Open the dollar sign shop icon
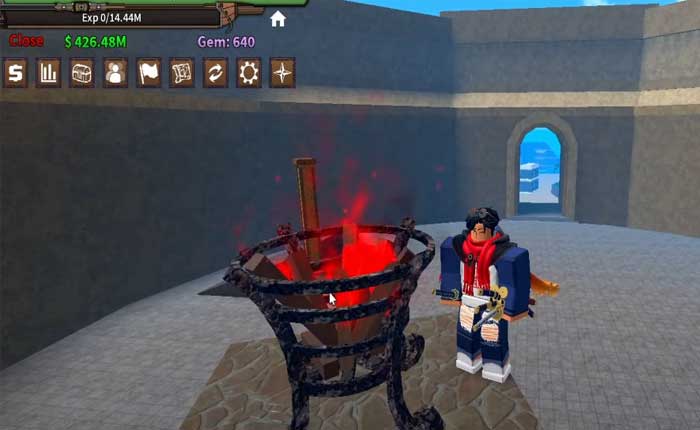This screenshot has width=700, height=430. click(15, 73)
